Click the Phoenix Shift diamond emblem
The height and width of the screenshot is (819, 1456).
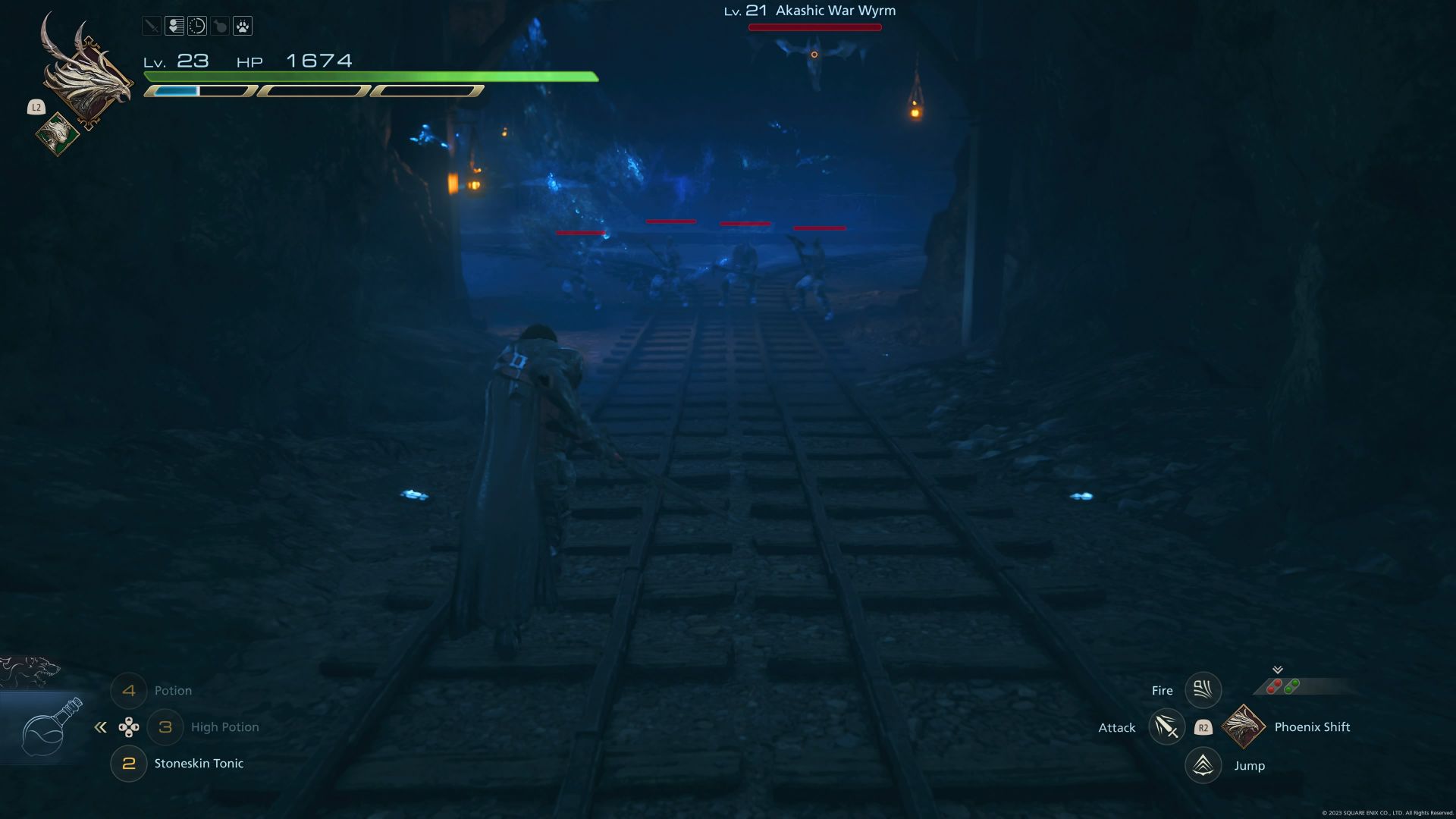pyautogui.click(x=1244, y=726)
